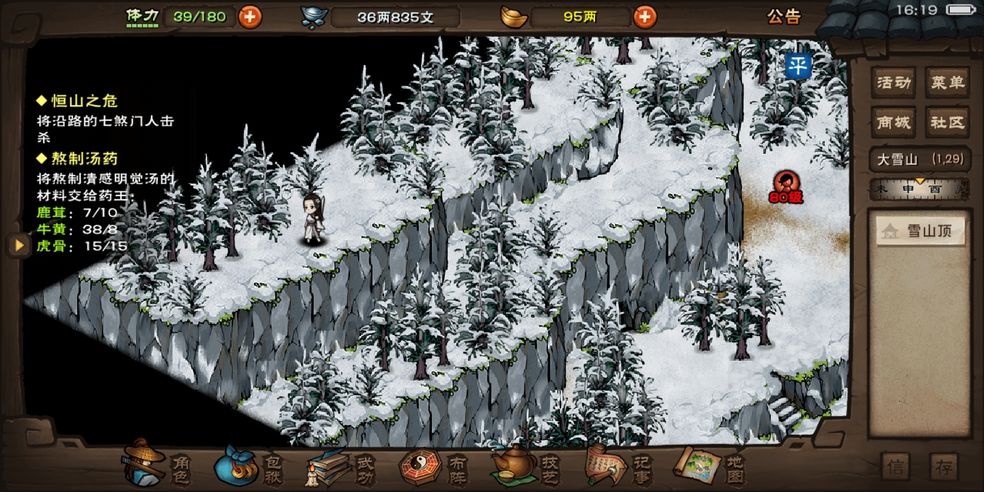The height and width of the screenshot is (492, 984).
Task: Open the 公告 announcements
Action: pyautogui.click(x=784, y=16)
